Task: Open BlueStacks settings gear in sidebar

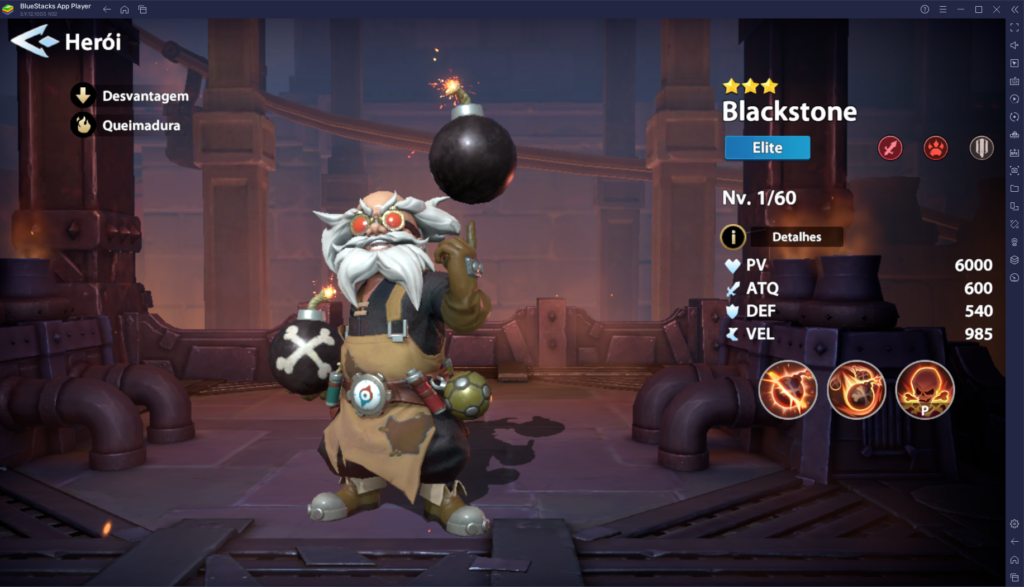Action: click(x=1014, y=523)
